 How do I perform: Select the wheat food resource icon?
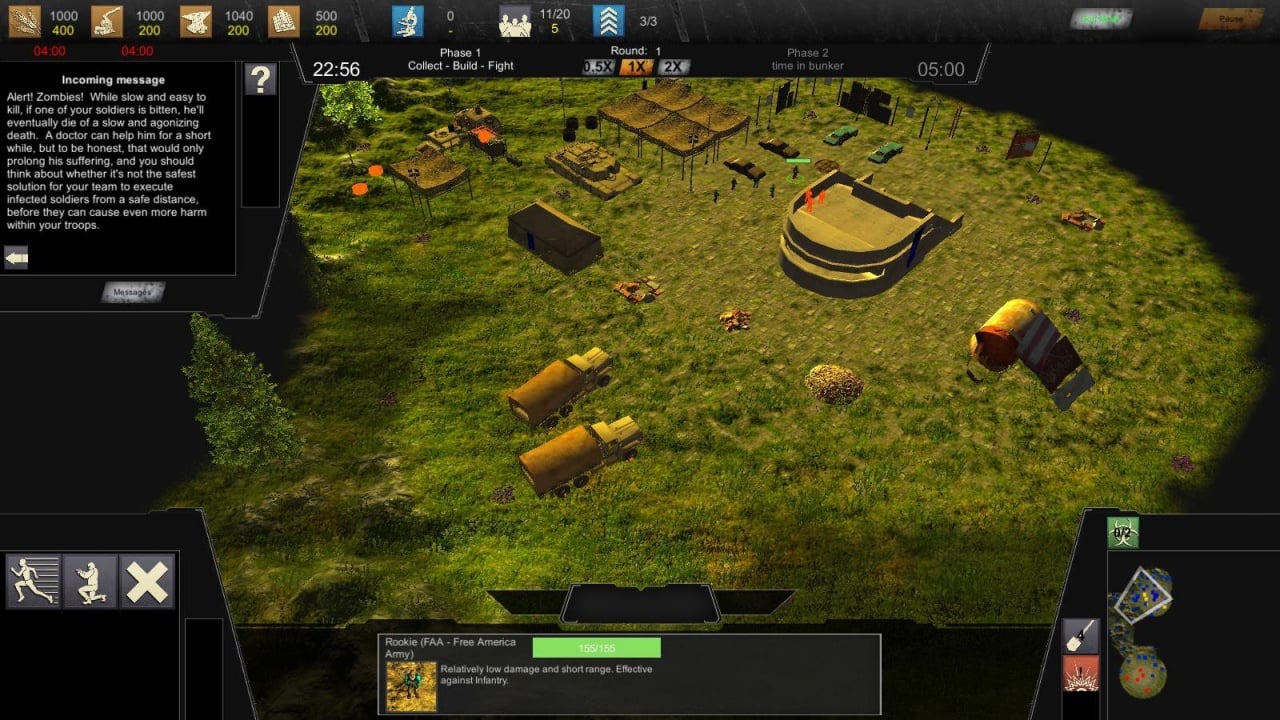(x=24, y=21)
